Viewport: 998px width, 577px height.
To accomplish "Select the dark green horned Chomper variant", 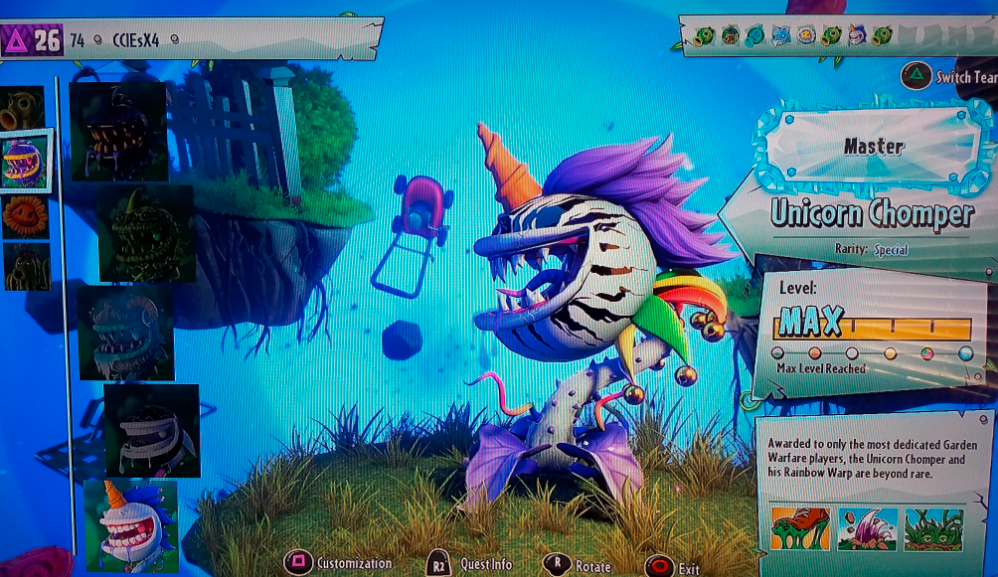I will pyautogui.click(x=146, y=234).
